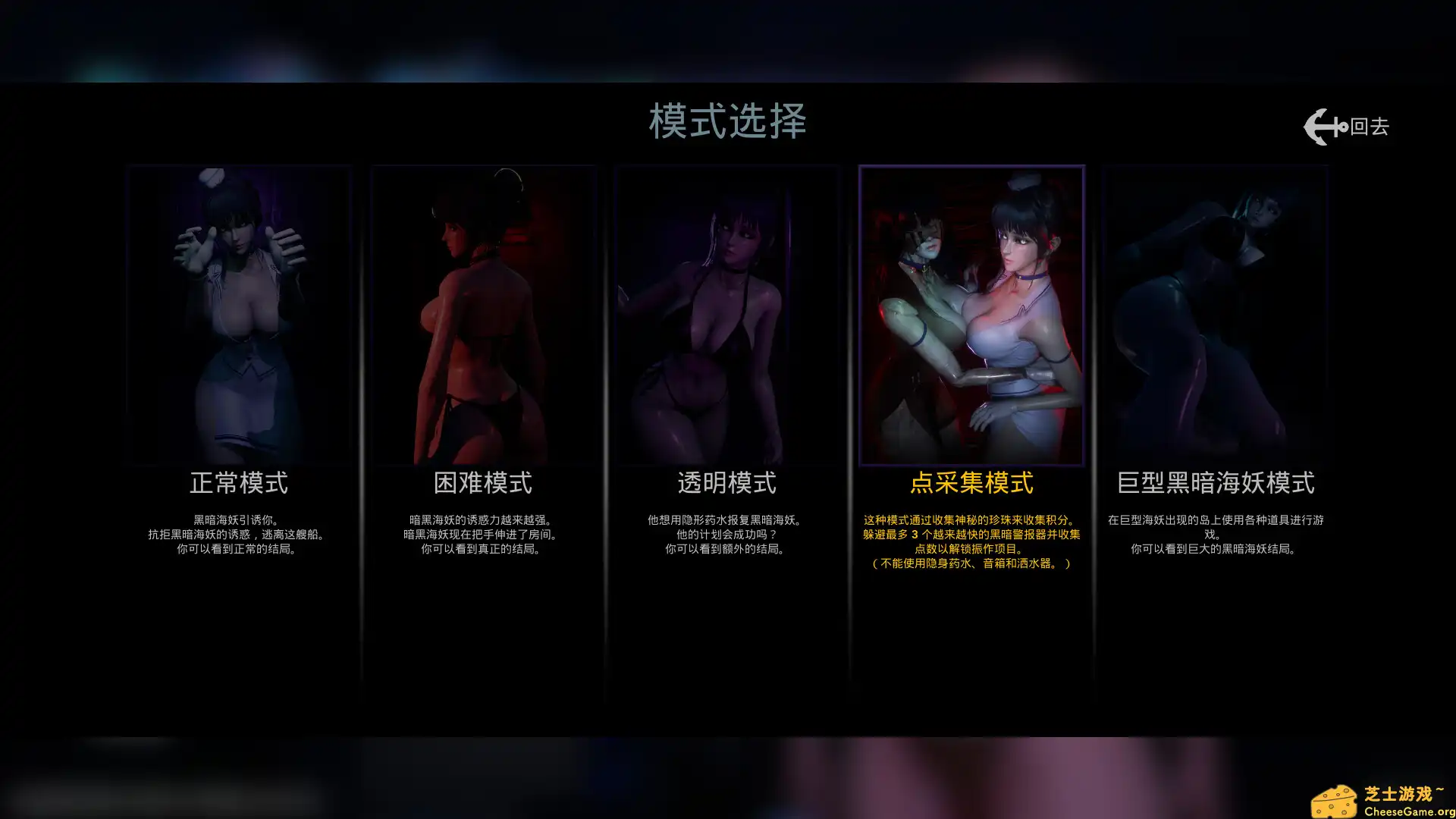
Task: Click Normal Mode's description text
Action: click(239, 533)
